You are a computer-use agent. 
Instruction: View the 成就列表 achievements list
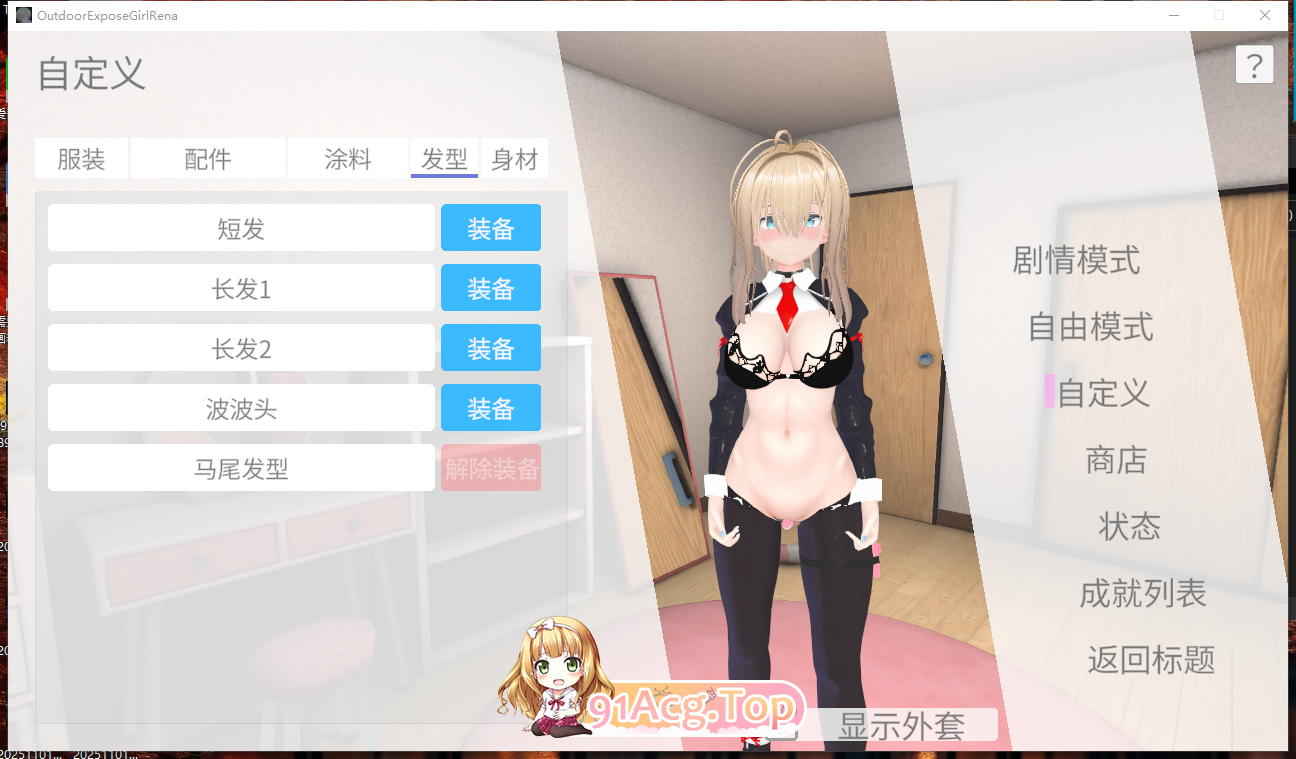[1142, 593]
